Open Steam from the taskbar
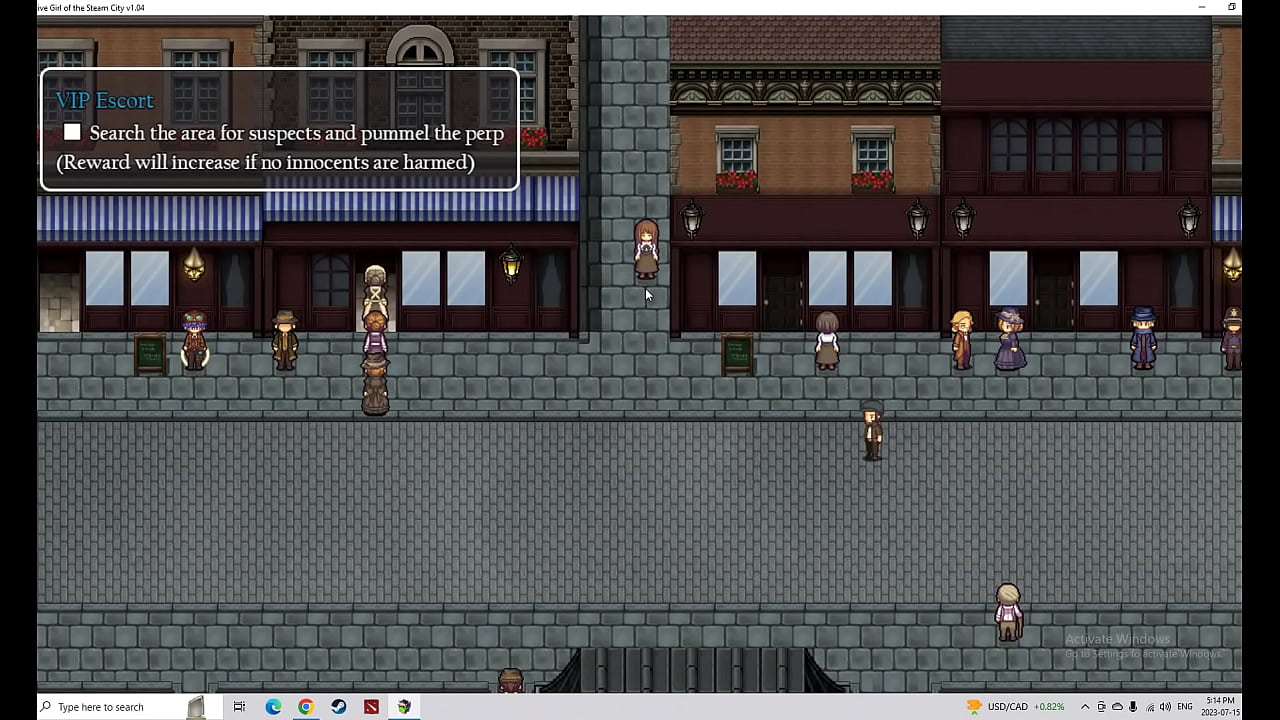The height and width of the screenshot is (720, 1280). point(339,707)
